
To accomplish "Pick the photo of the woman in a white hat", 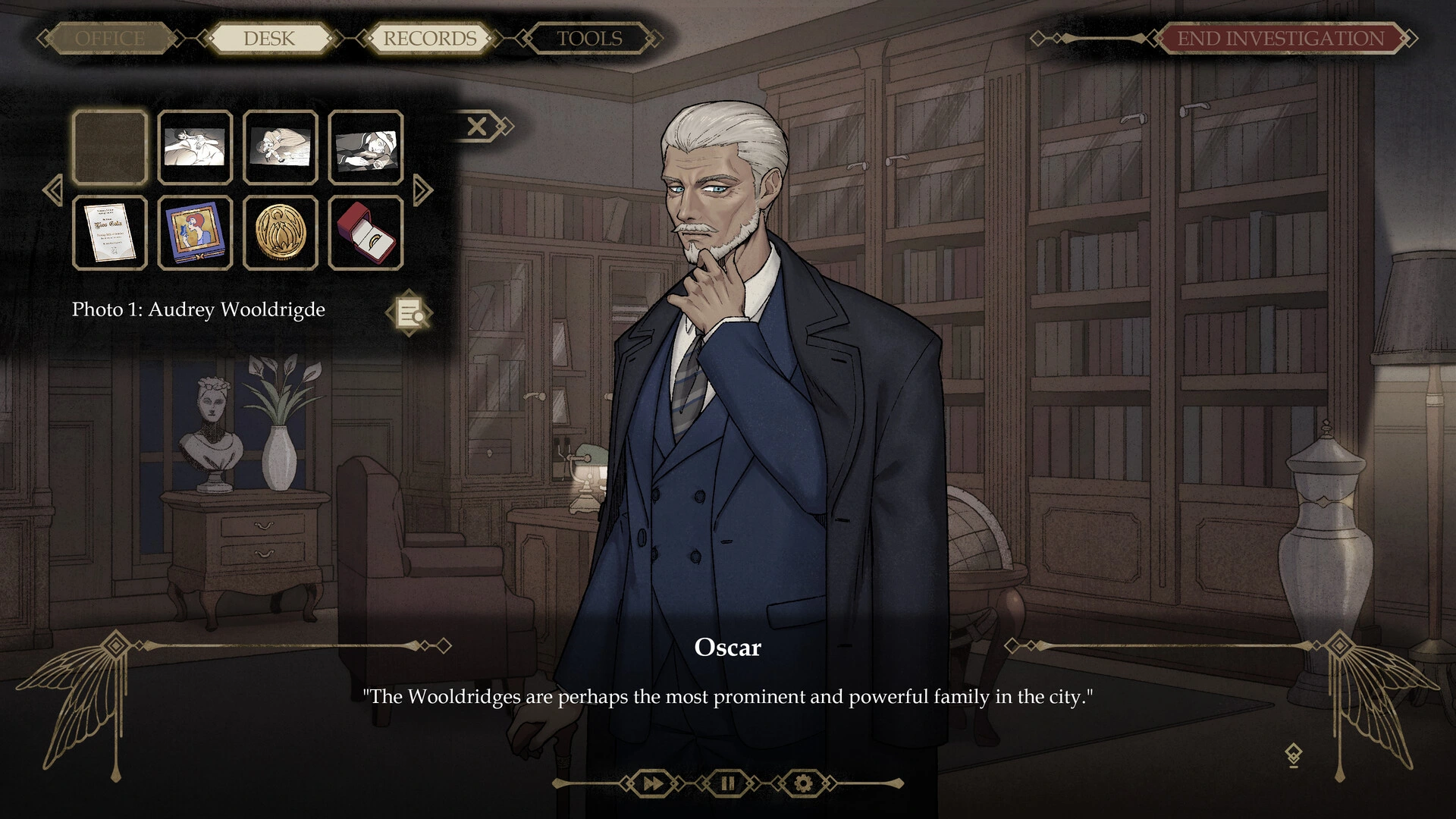I will coord(366,147).
